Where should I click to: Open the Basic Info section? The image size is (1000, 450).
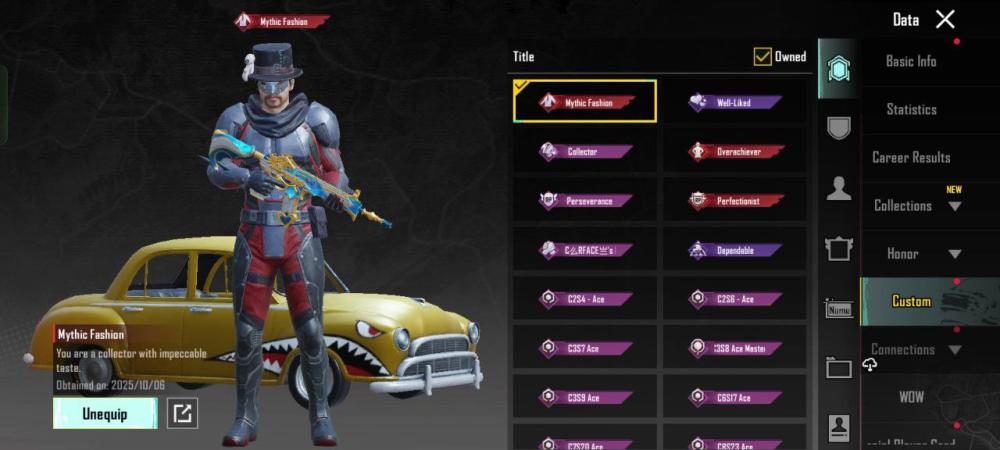(x=911, y=61)
